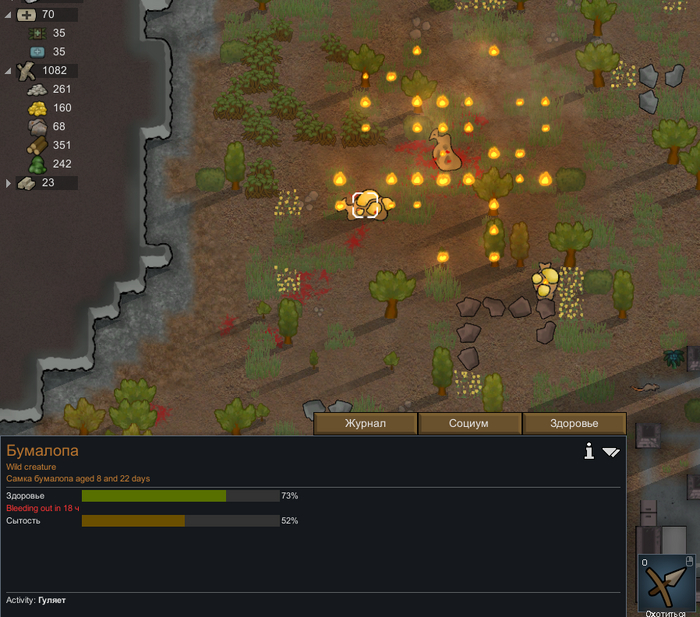
Task: Select the gold resource row showing 160
Action: click(50, 108)
